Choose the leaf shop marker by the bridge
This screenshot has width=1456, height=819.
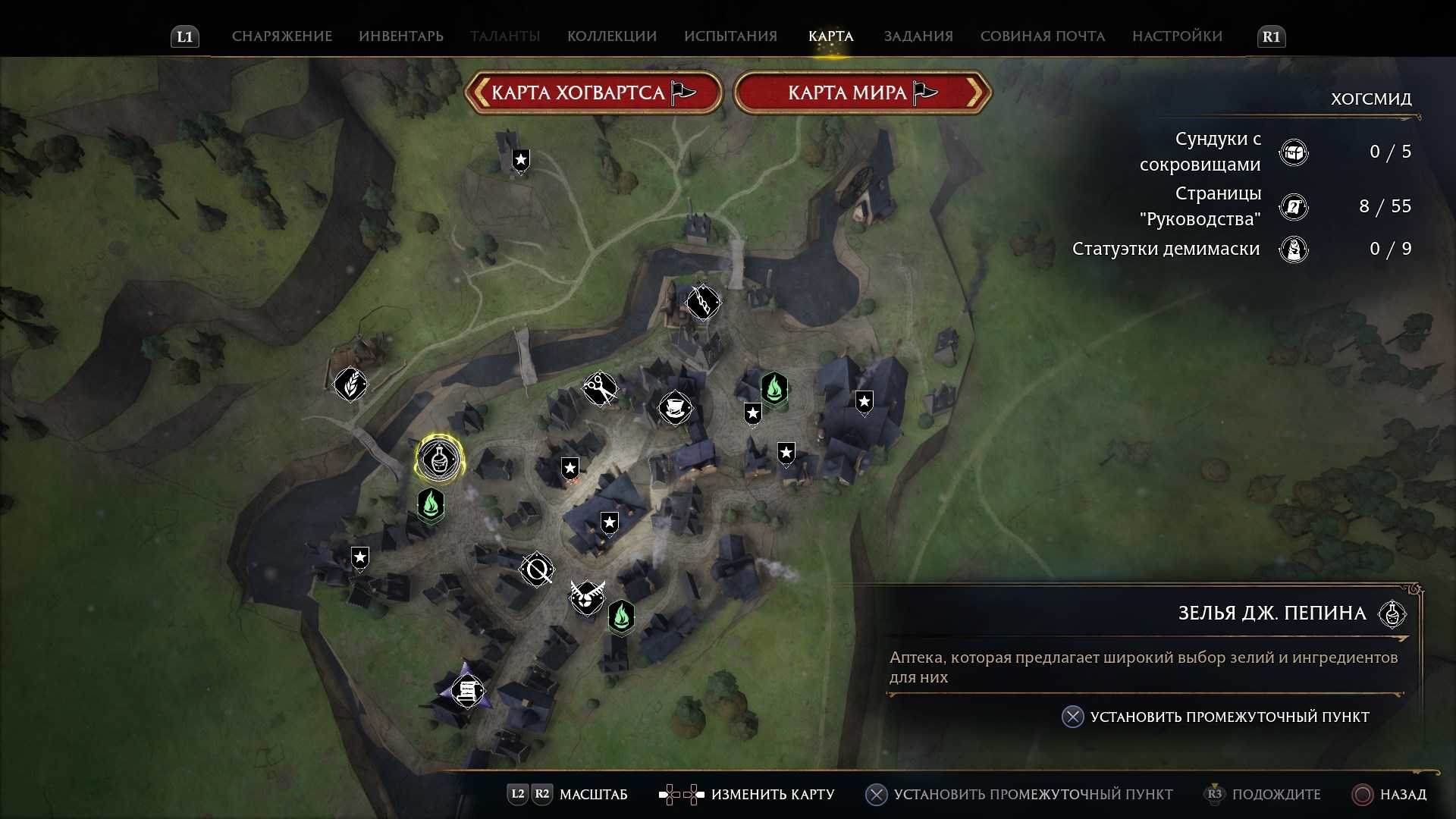coord(350,384)
